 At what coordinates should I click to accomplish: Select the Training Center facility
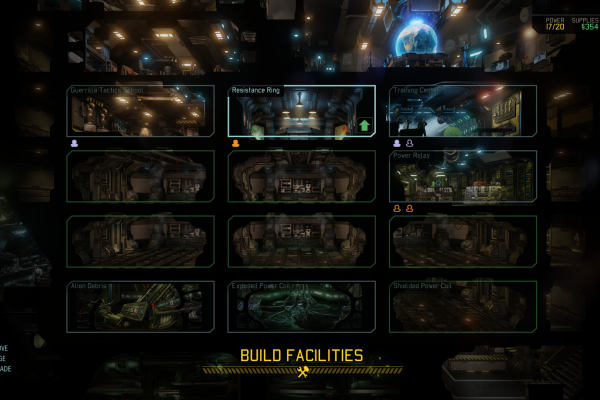(463, 111)
